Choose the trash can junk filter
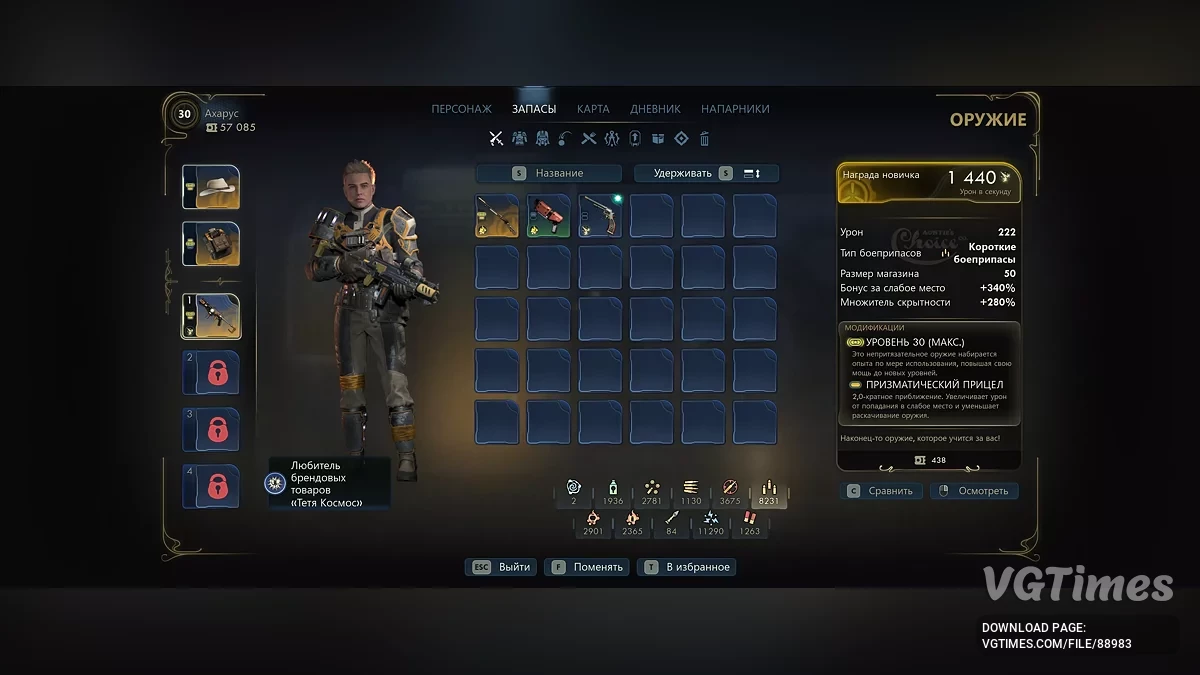Image resolution: width=1200 pixels, height=675 pixels. 705,139
